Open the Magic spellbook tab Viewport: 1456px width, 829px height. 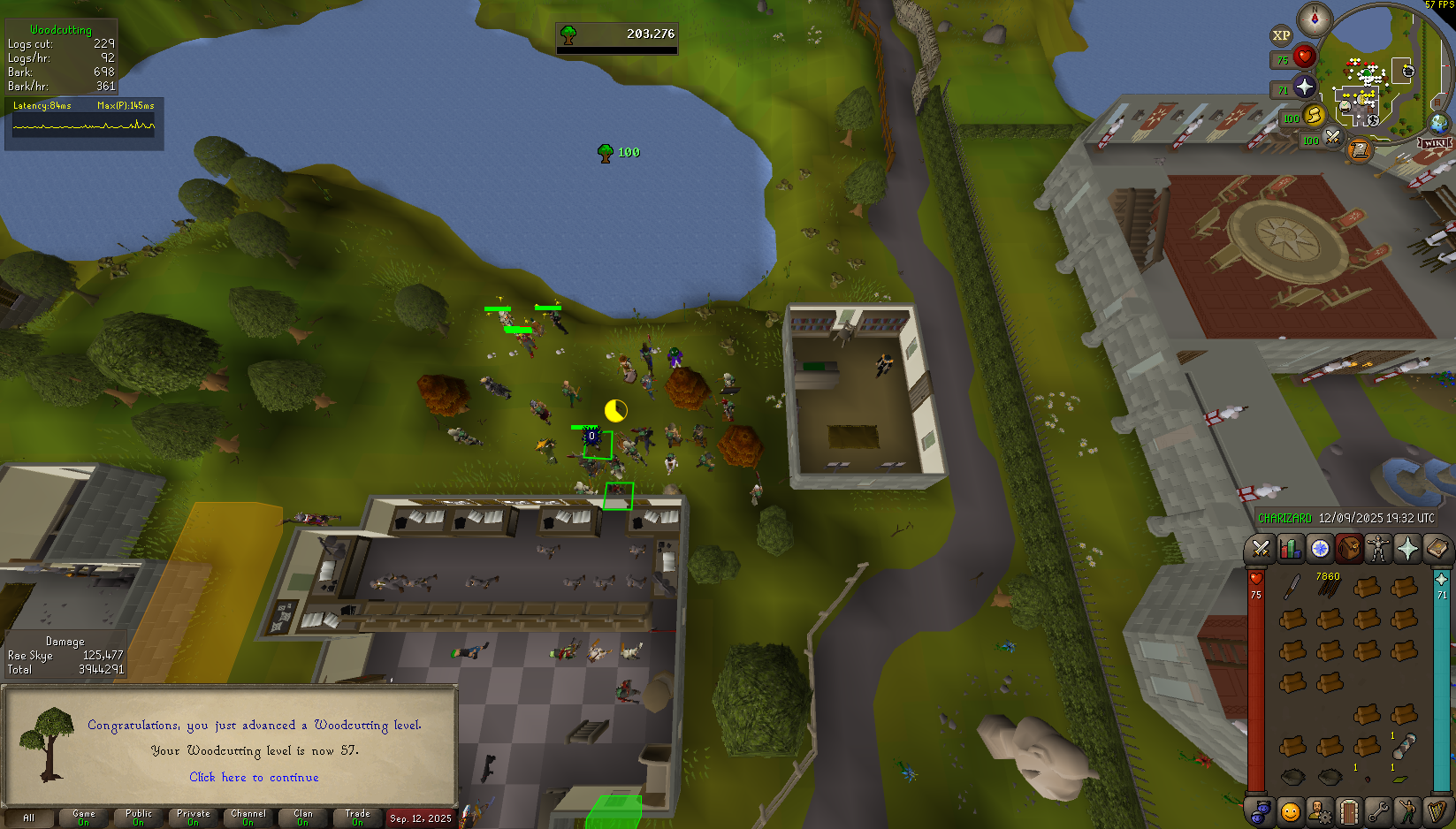[x=1437, y=549]
